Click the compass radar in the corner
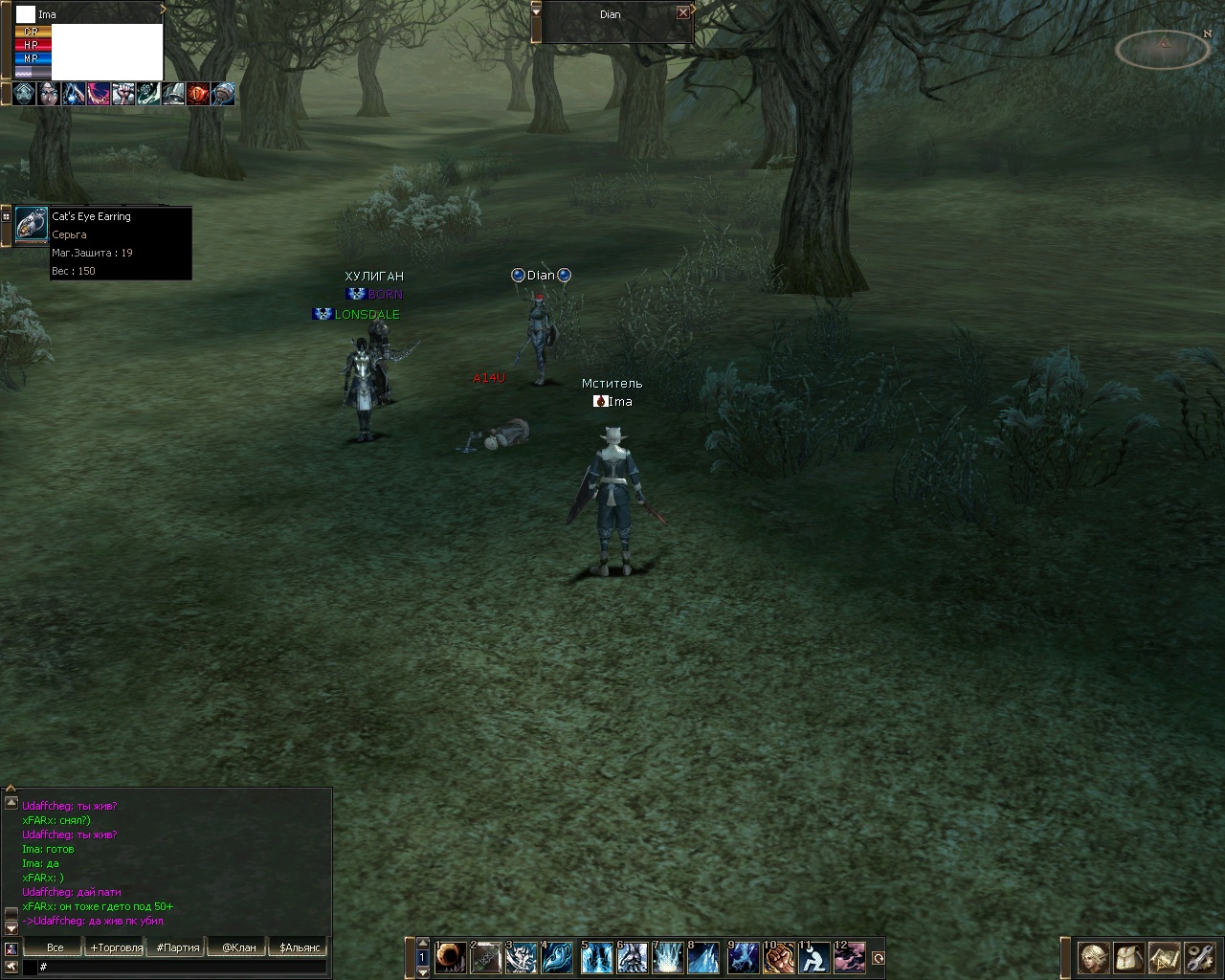1225x980 pixels. [1164, 48]
